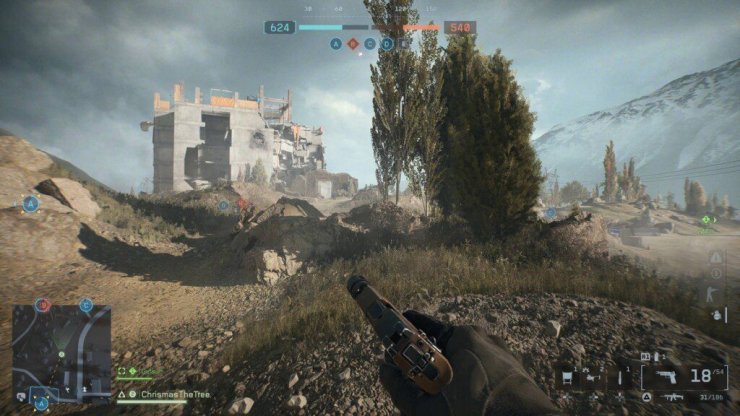Screen dimensions: 740x416
Task: Select objective C marker on minimap
Action: pos(86,305)
